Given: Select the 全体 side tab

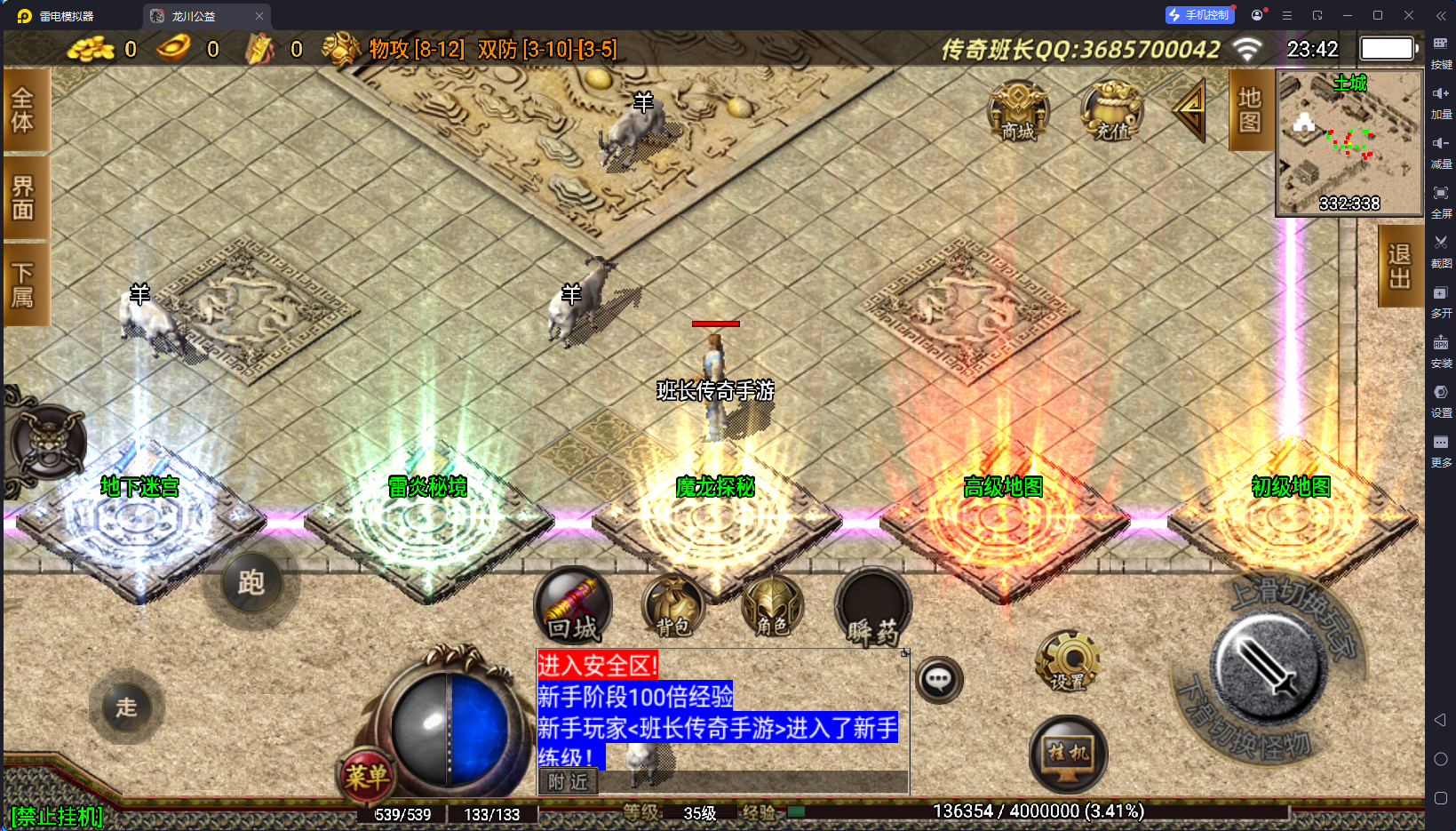Looking at the screenshot, I should click(23, 110).
